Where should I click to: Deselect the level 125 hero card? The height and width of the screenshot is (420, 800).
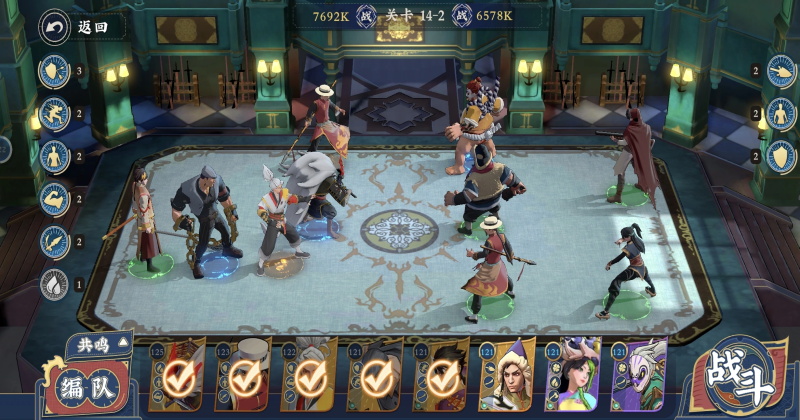pyautogui.click(x=178, y=377)
